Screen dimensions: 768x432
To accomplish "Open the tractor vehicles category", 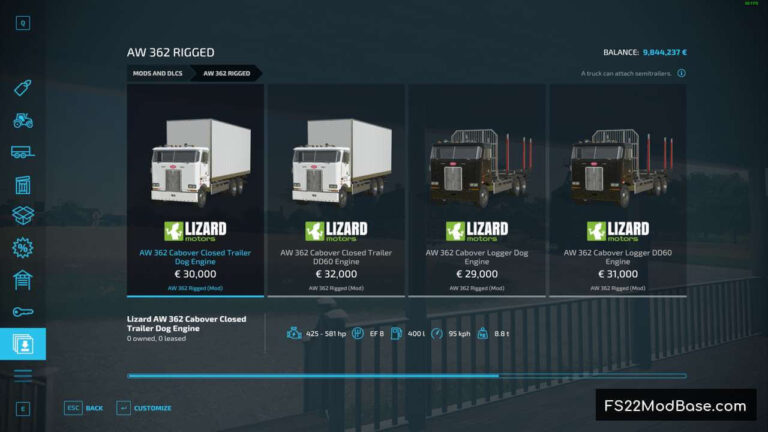I will [23, 120].
